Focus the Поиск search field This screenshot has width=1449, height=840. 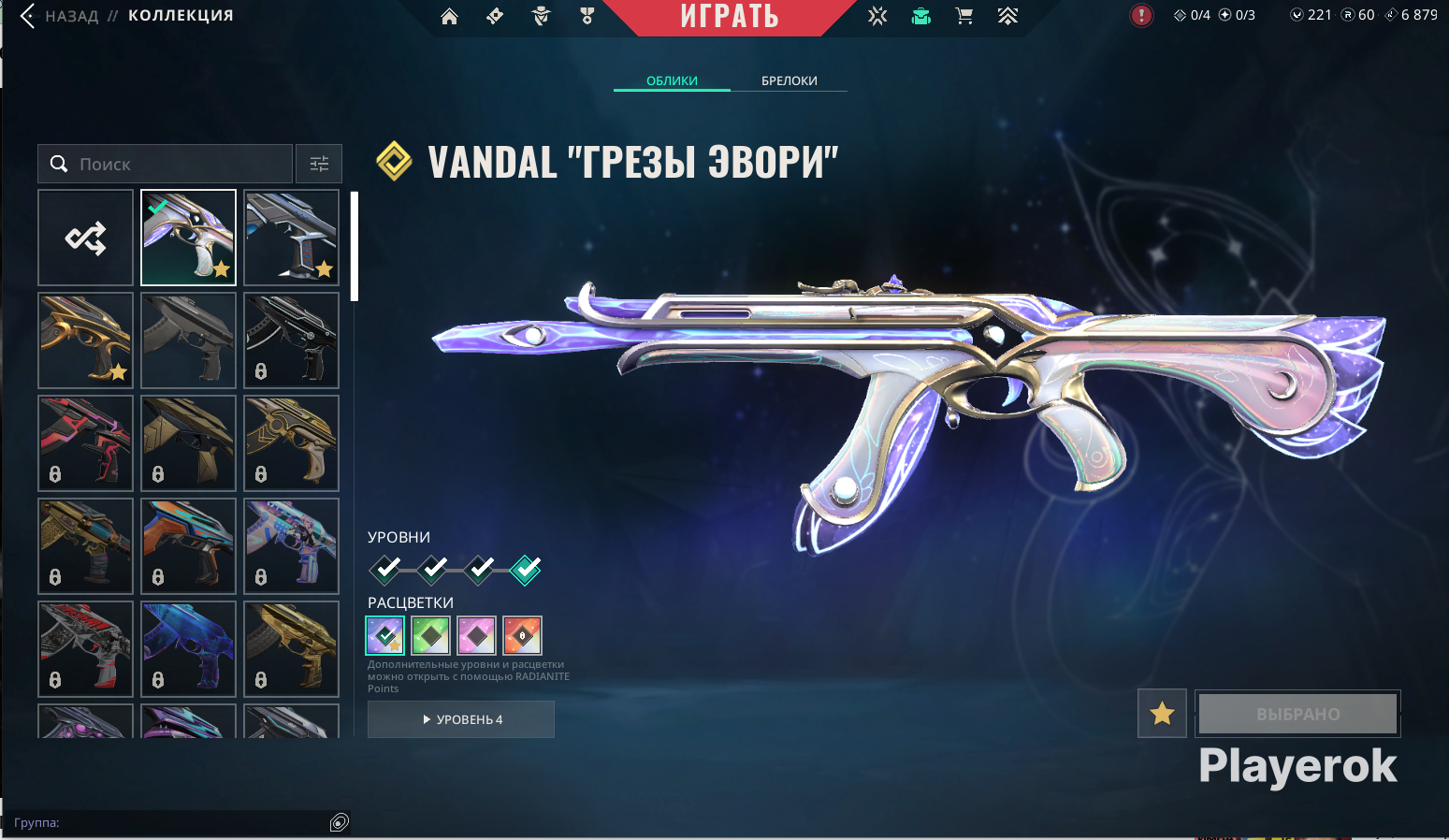pyautogui.click(x=178, y=164)
